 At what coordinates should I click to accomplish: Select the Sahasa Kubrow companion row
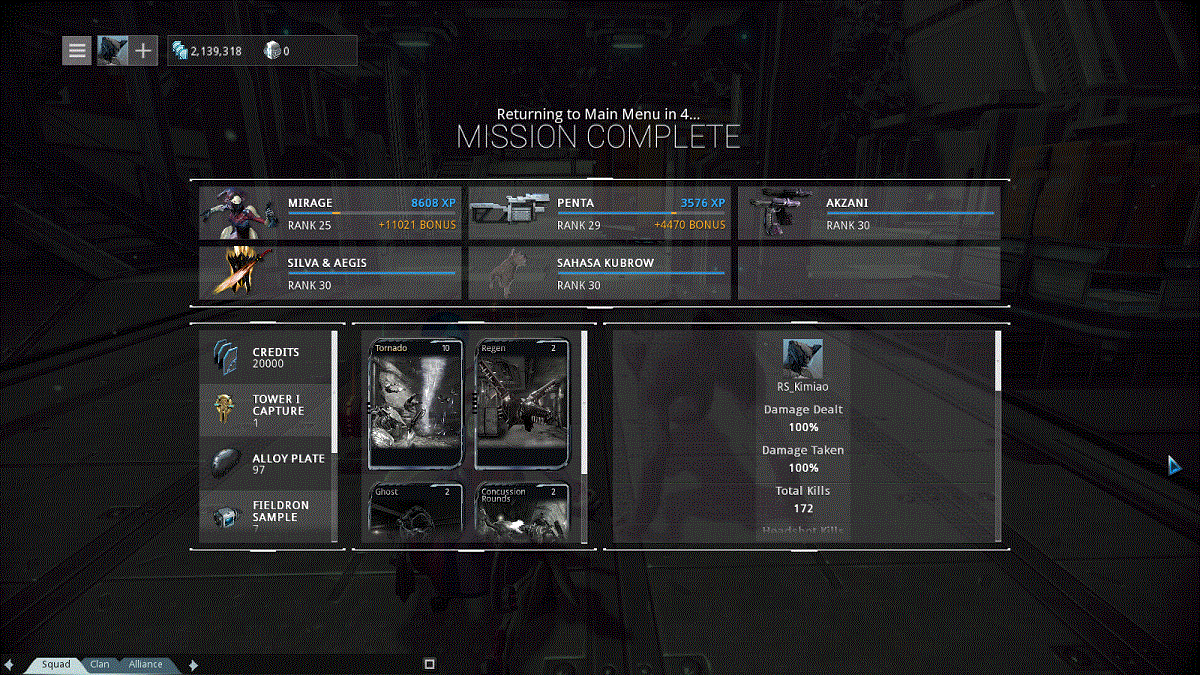tap(600, 273)
